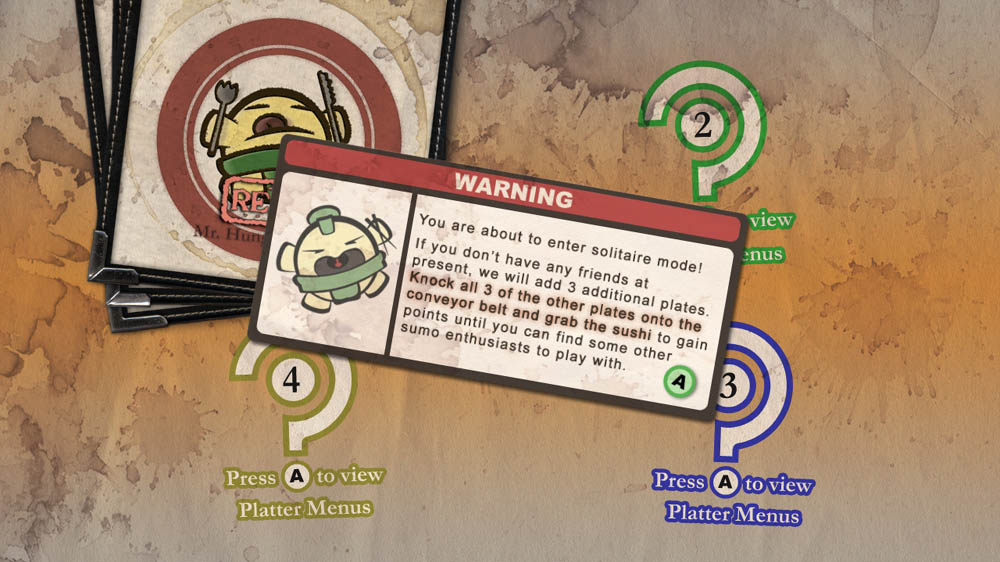Select the player 4 question mark slot

point(292,385)
